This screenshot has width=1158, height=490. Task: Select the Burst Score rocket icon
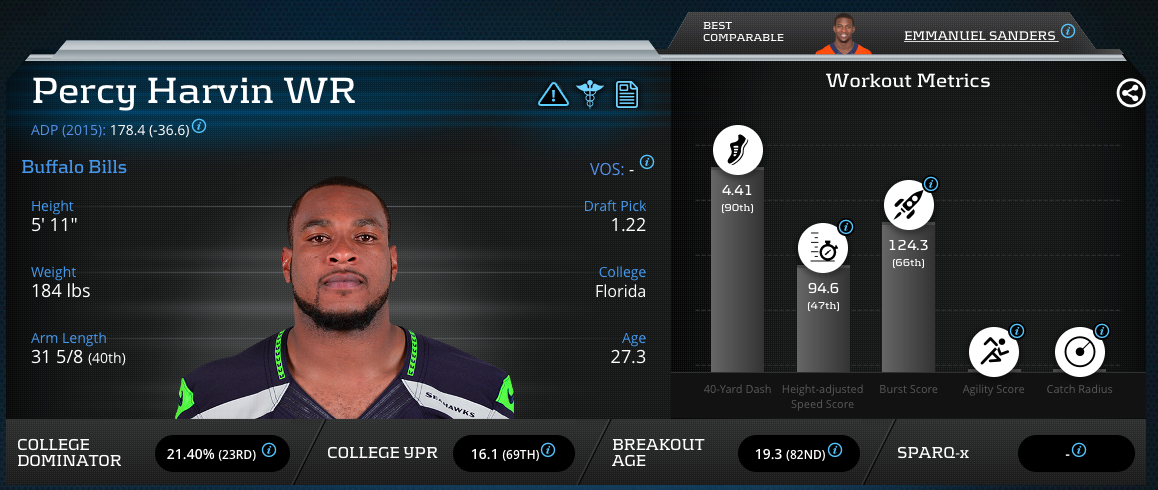pos(909,206)
